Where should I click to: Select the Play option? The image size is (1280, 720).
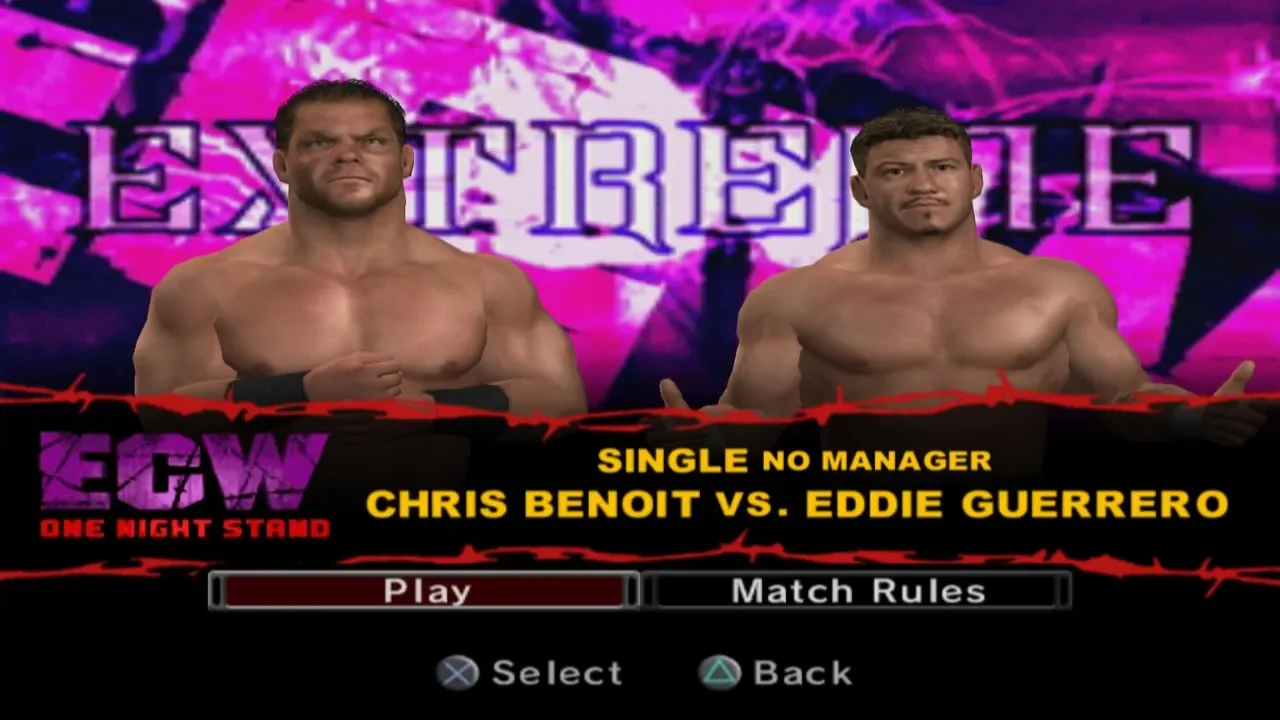tap(425, 591)
